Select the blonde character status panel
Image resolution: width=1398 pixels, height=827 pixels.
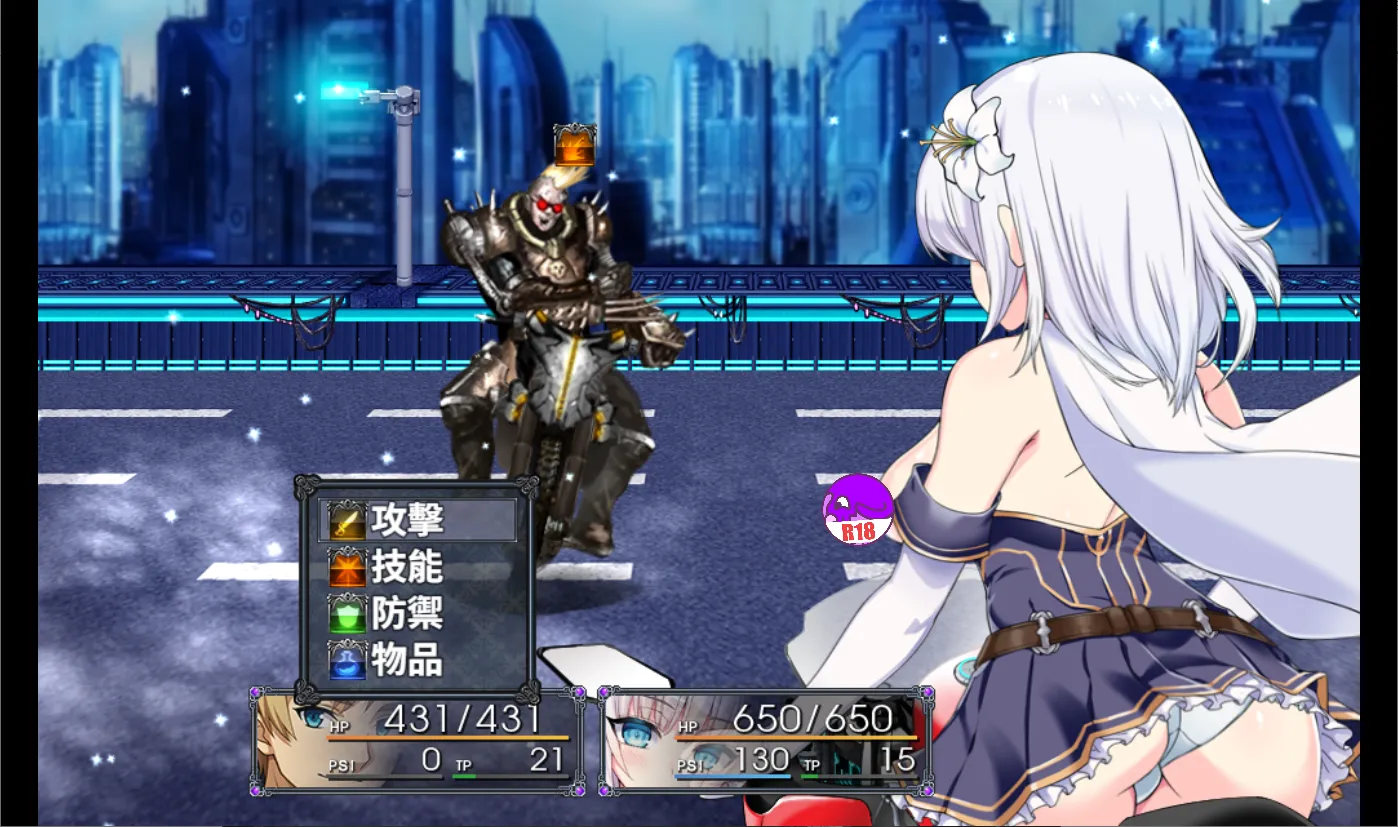pyautogui.click(x=418, y=741)
